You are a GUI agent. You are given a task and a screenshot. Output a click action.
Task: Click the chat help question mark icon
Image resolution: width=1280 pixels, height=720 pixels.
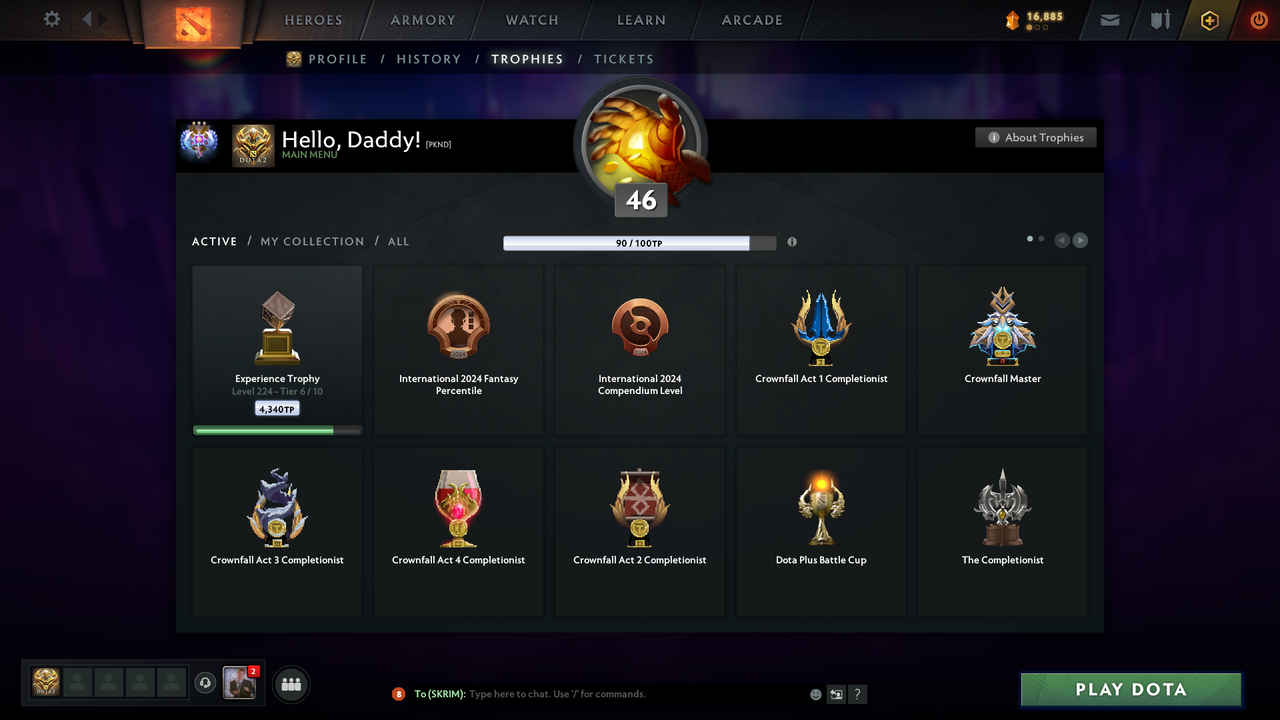click(x=857, y=693)
